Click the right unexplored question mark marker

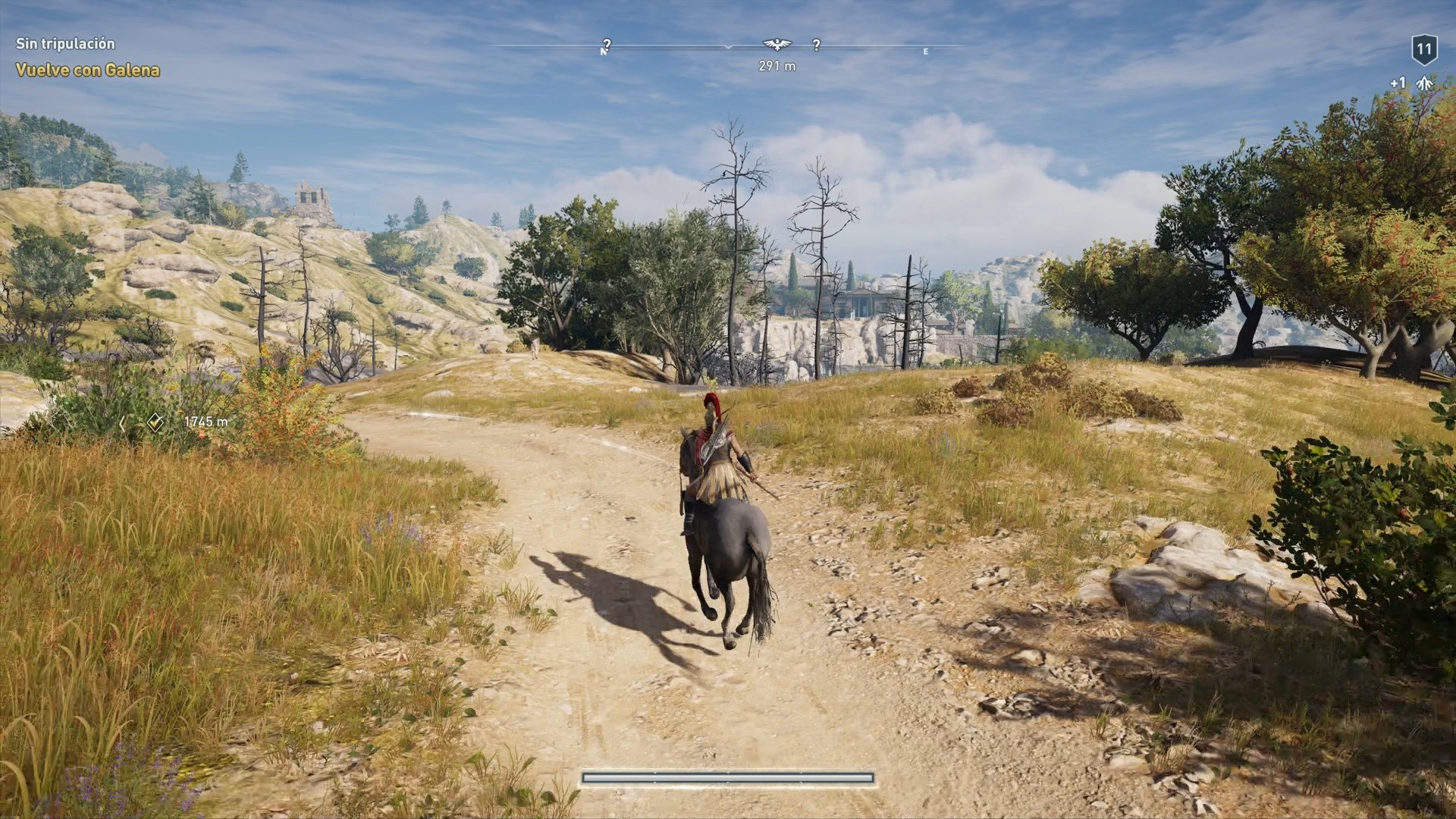coord(817,45)
